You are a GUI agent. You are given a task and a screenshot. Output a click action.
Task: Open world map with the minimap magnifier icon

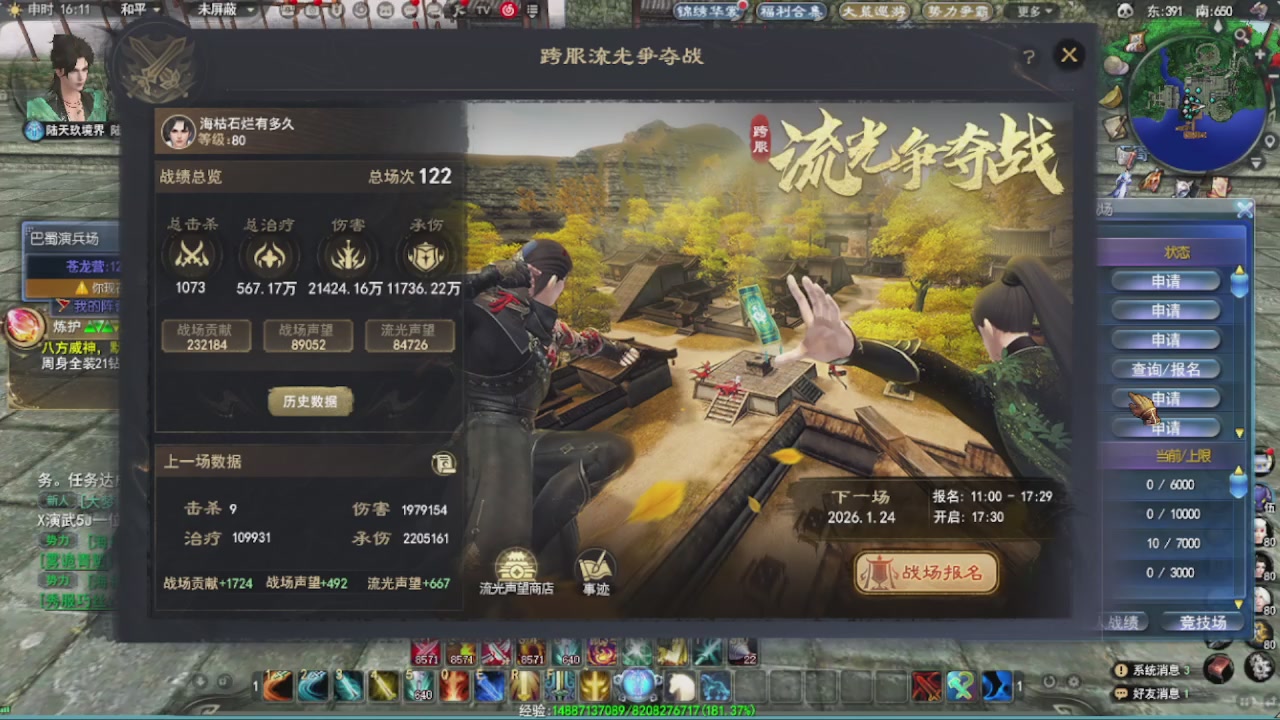1240,34
